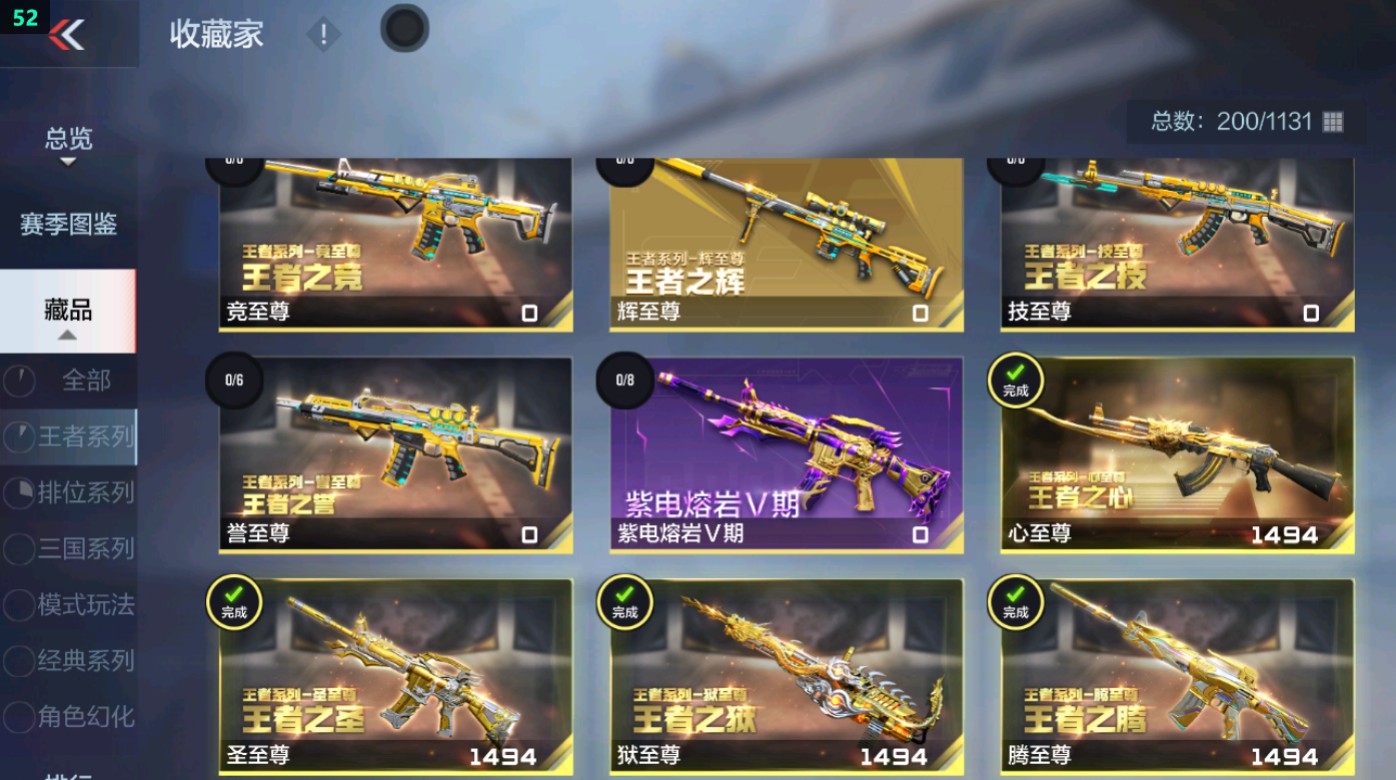The height and width of the screenshot is (780, 1396).
Task: Open the 王者之辉 collection card
Action: click(785, 240)
